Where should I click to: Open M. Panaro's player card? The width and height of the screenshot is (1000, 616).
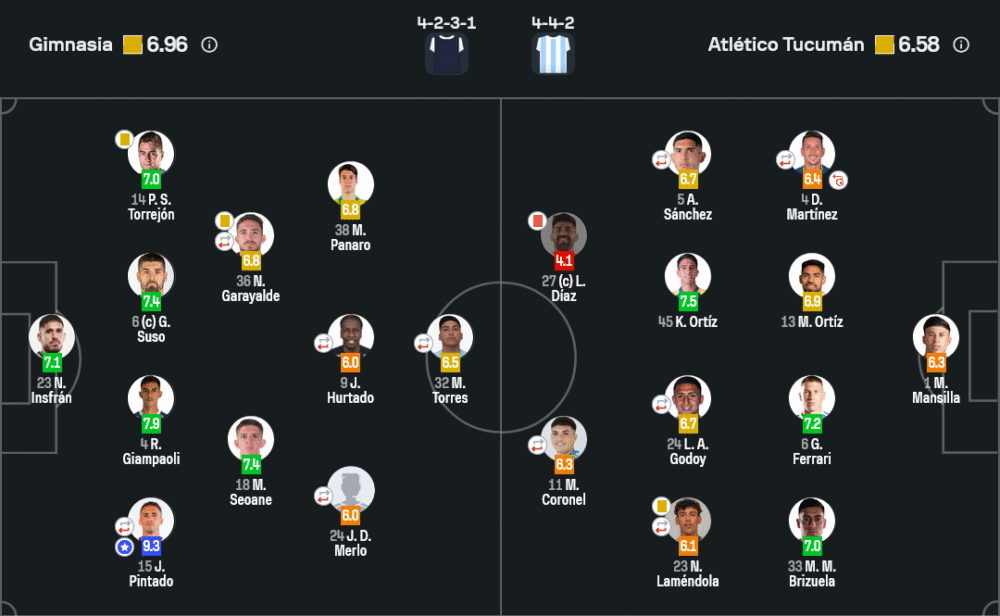click(x=350, y=184)
